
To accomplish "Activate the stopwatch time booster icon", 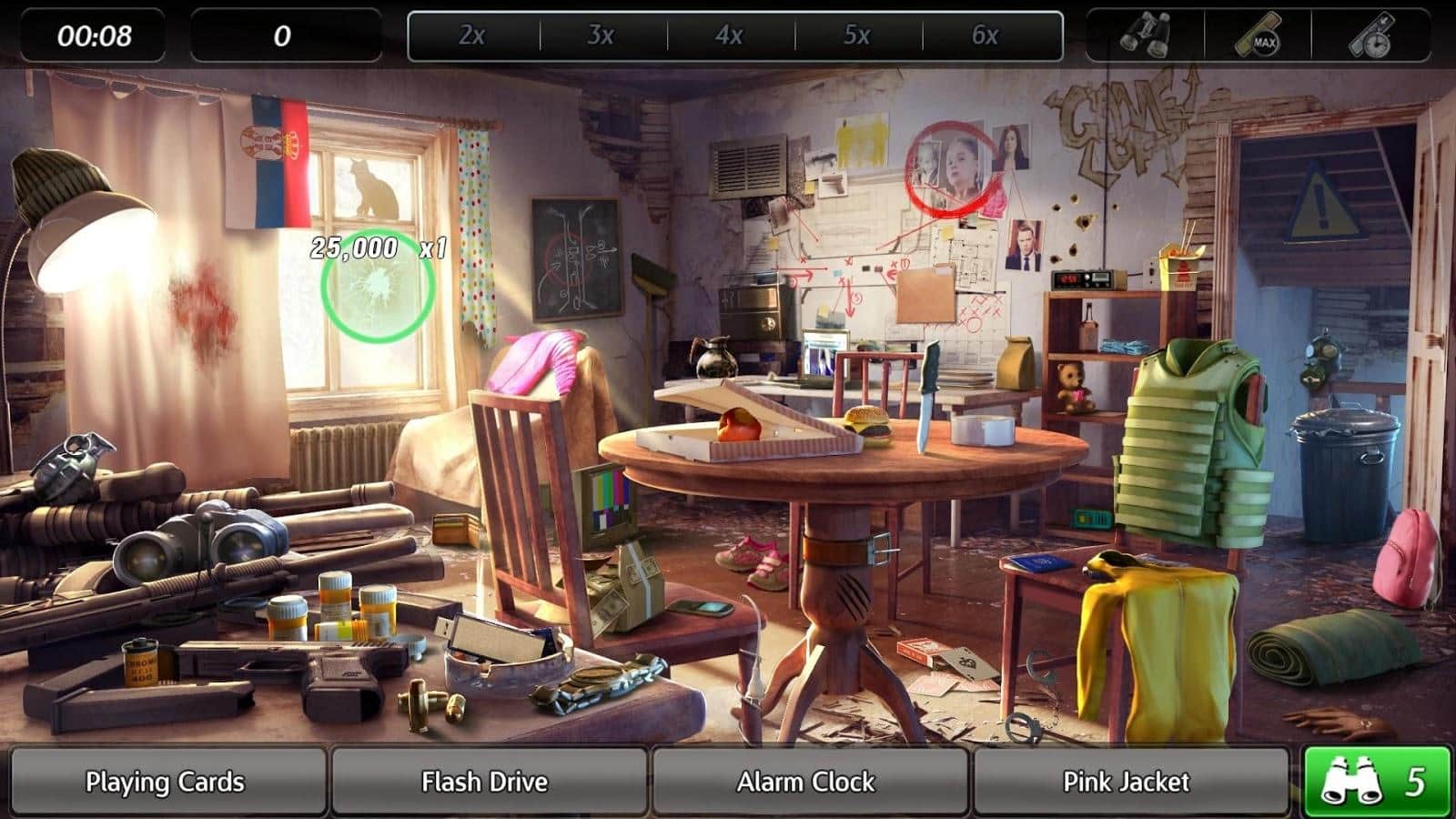I will 1372,36.
